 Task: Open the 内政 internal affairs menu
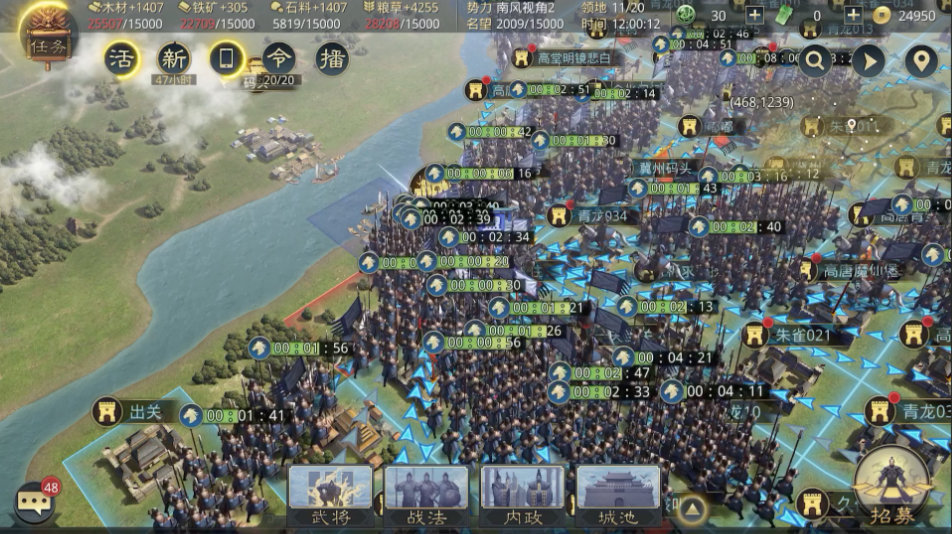pos(523,496)
